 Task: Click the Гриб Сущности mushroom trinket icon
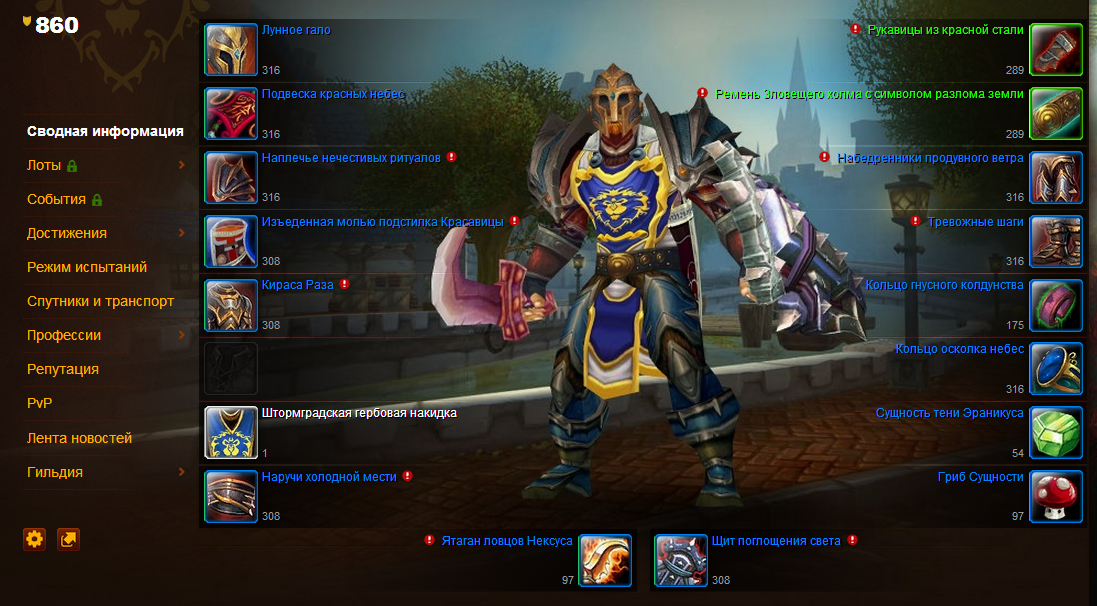(1056, 496)
